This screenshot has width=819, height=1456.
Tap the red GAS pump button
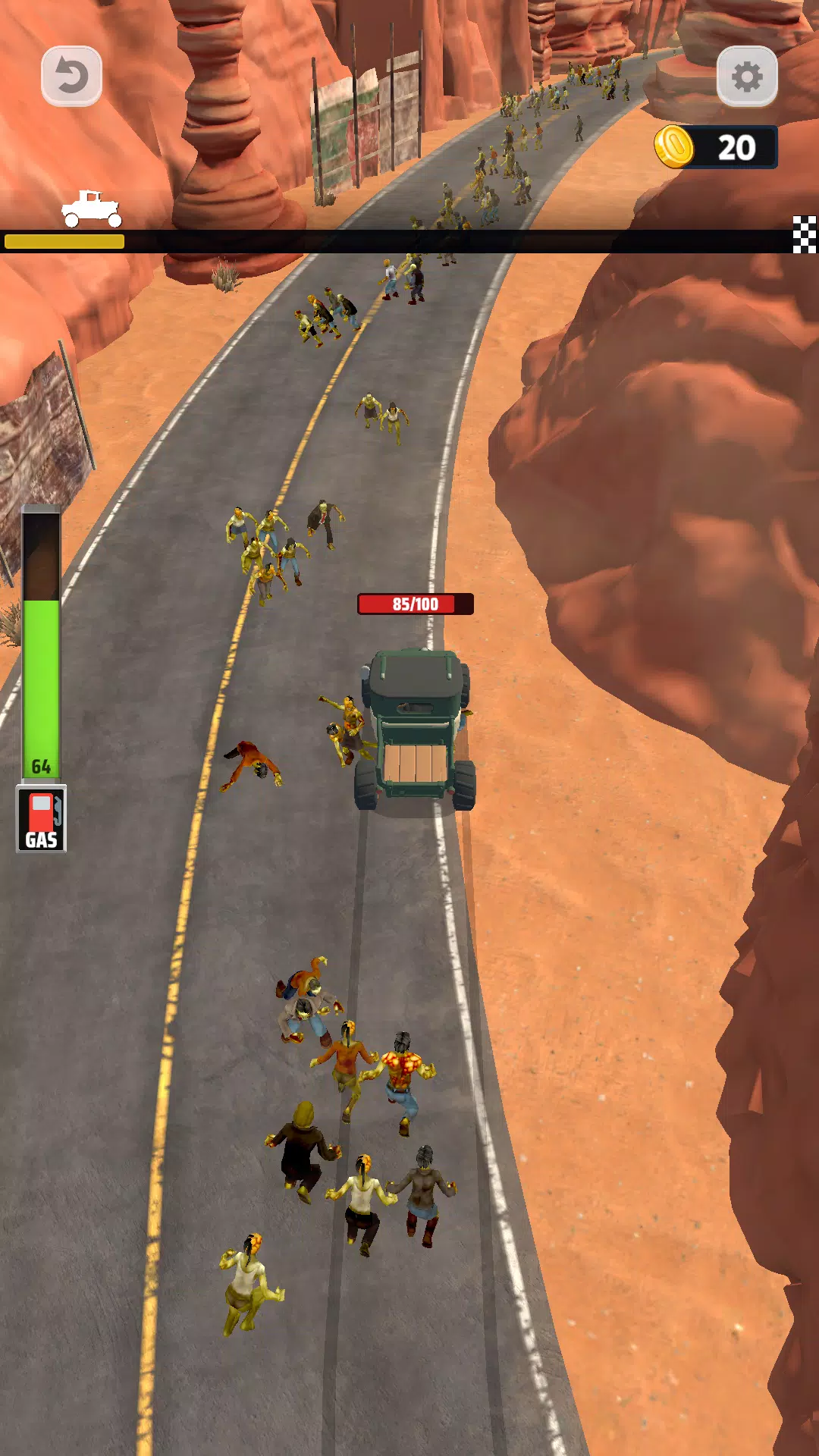(42, 819)
